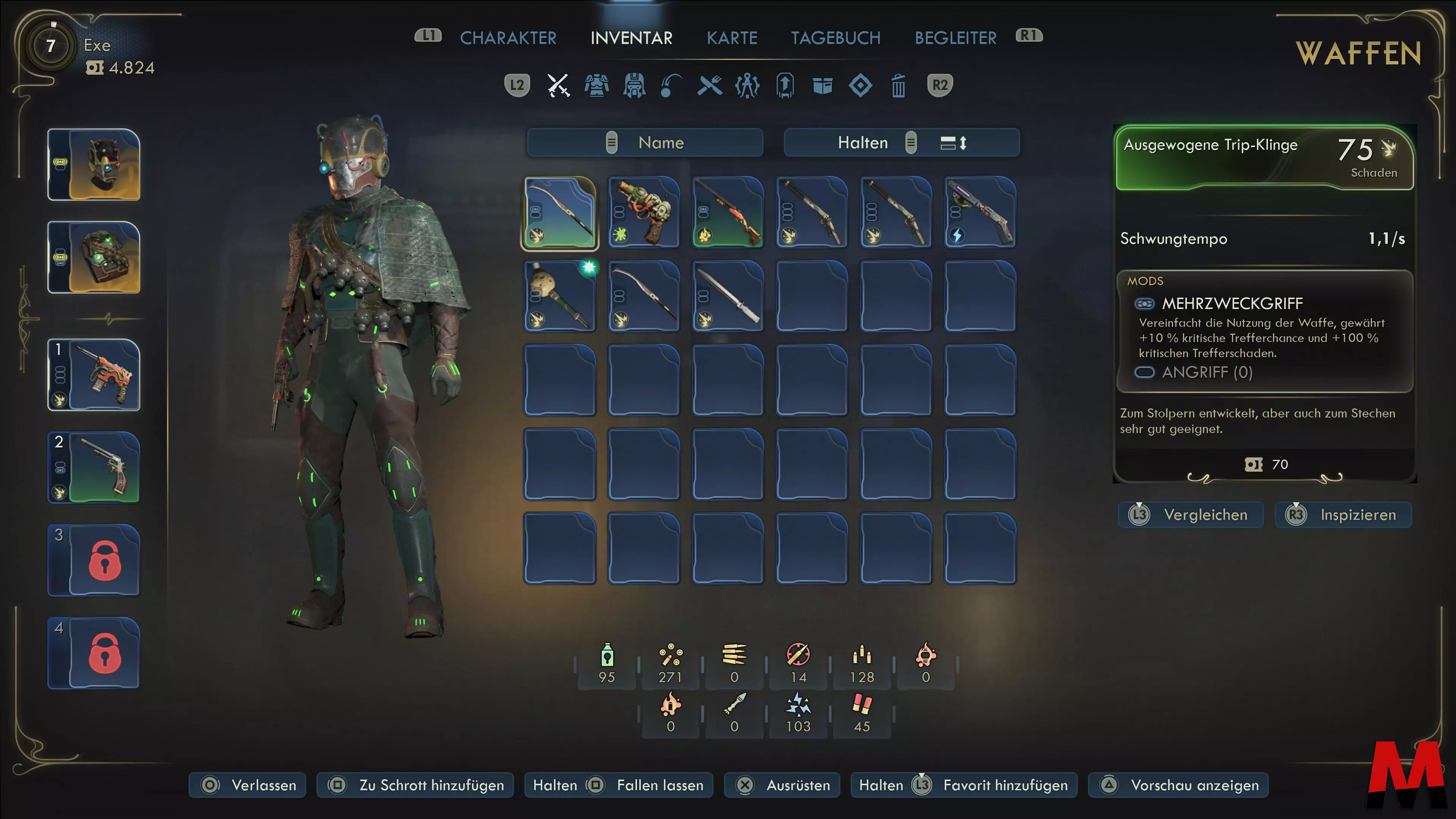Select the Ausgewogene Trip-Klinge slot
Viewport: 1456px width, 819px height.
pyautogui.click(x=560, y=212)
